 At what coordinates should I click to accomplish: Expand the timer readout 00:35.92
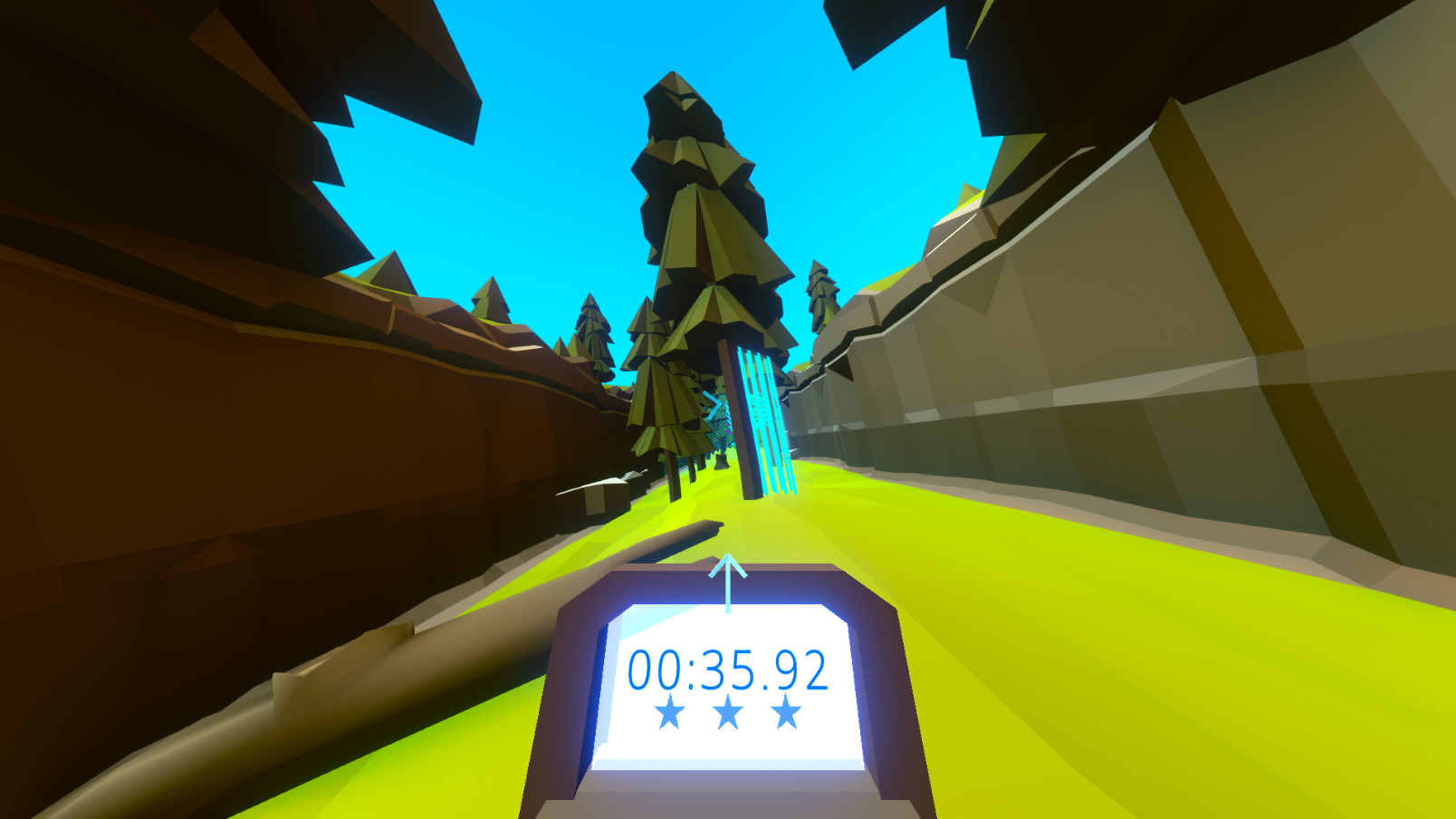click(x=726, y=668)
